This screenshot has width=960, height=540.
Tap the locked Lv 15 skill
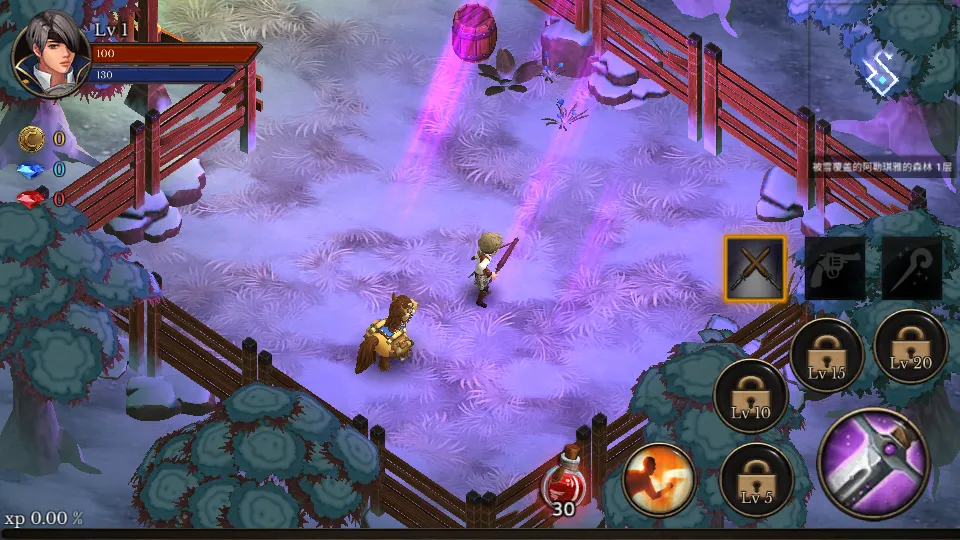tap(827, 355)
